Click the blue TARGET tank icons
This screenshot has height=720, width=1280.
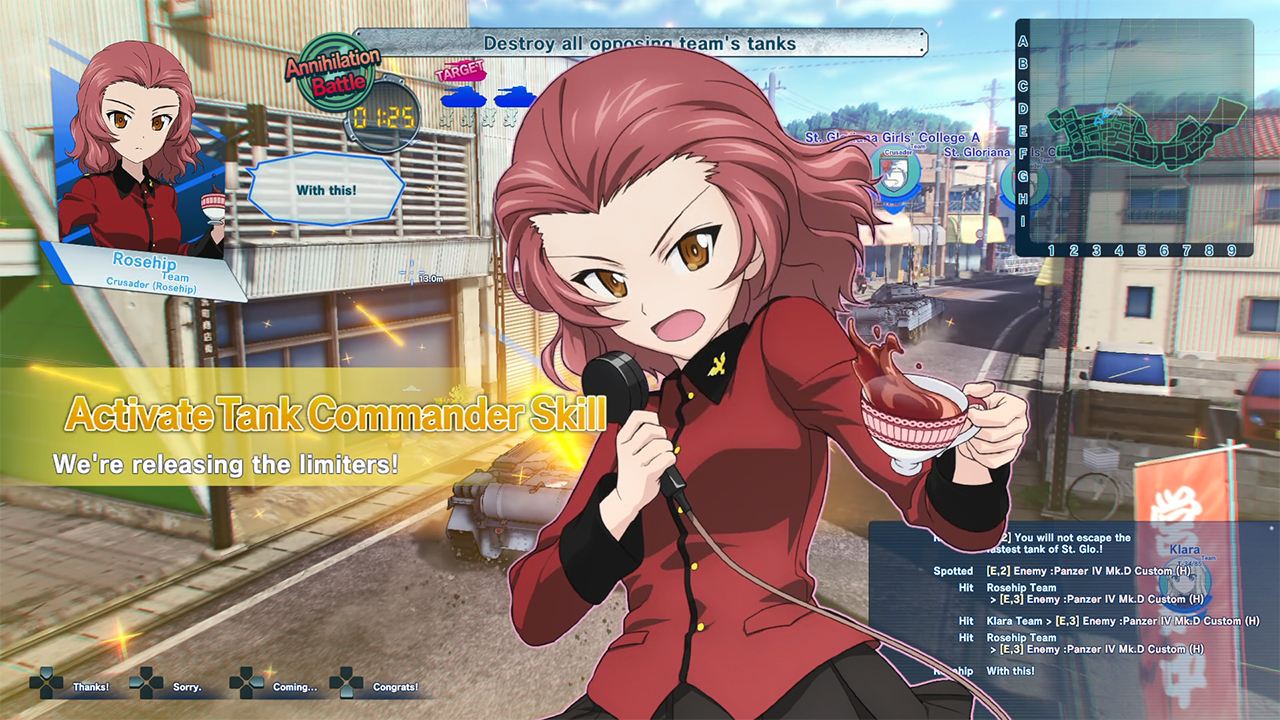pos(489,97)
